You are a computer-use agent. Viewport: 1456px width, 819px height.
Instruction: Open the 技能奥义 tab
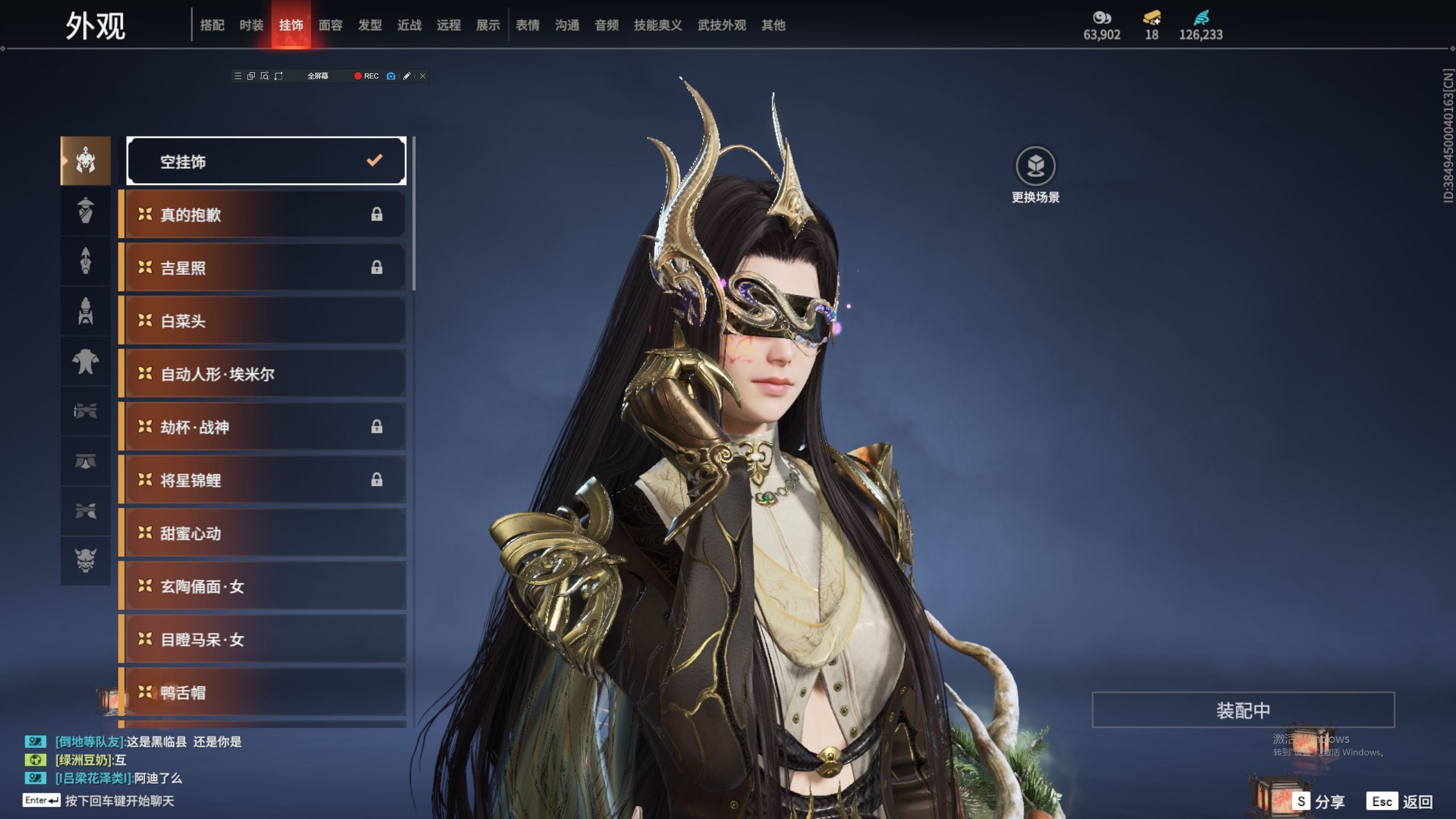tap(657, 25)
